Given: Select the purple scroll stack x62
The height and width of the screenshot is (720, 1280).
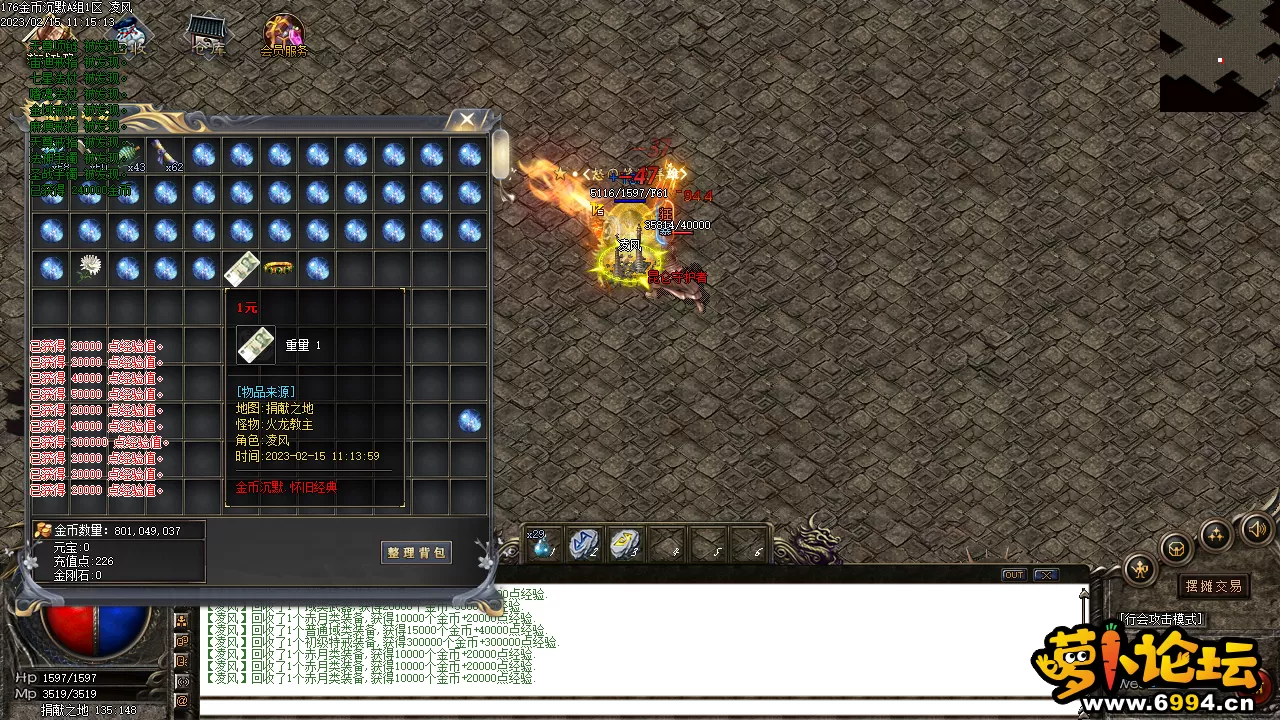Looking at the screenshot, I should (166, 155).
